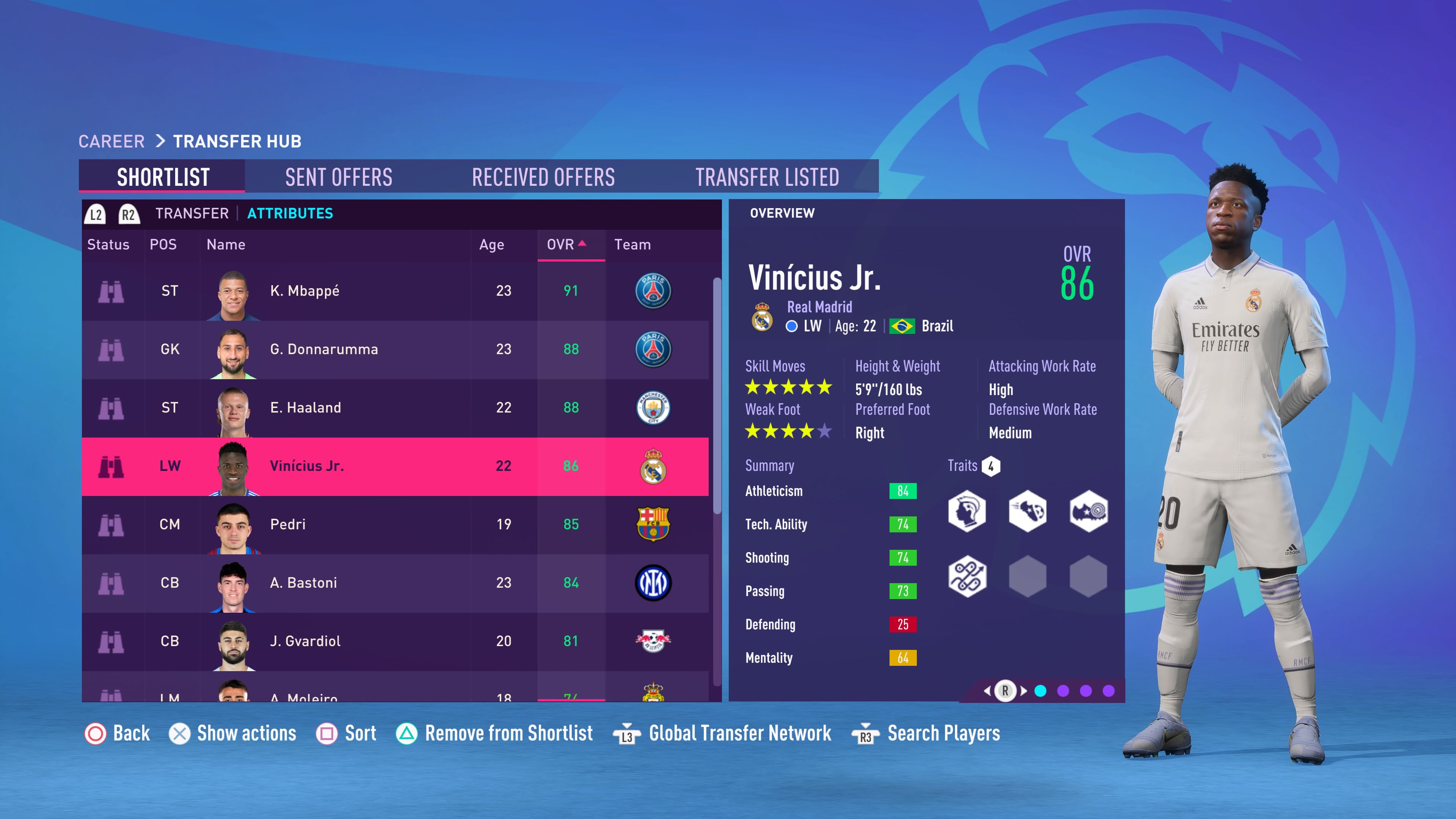Open the Transfer Listed tab
The height and width of the screenshot is (819, 1456).
tap(767, 177)
